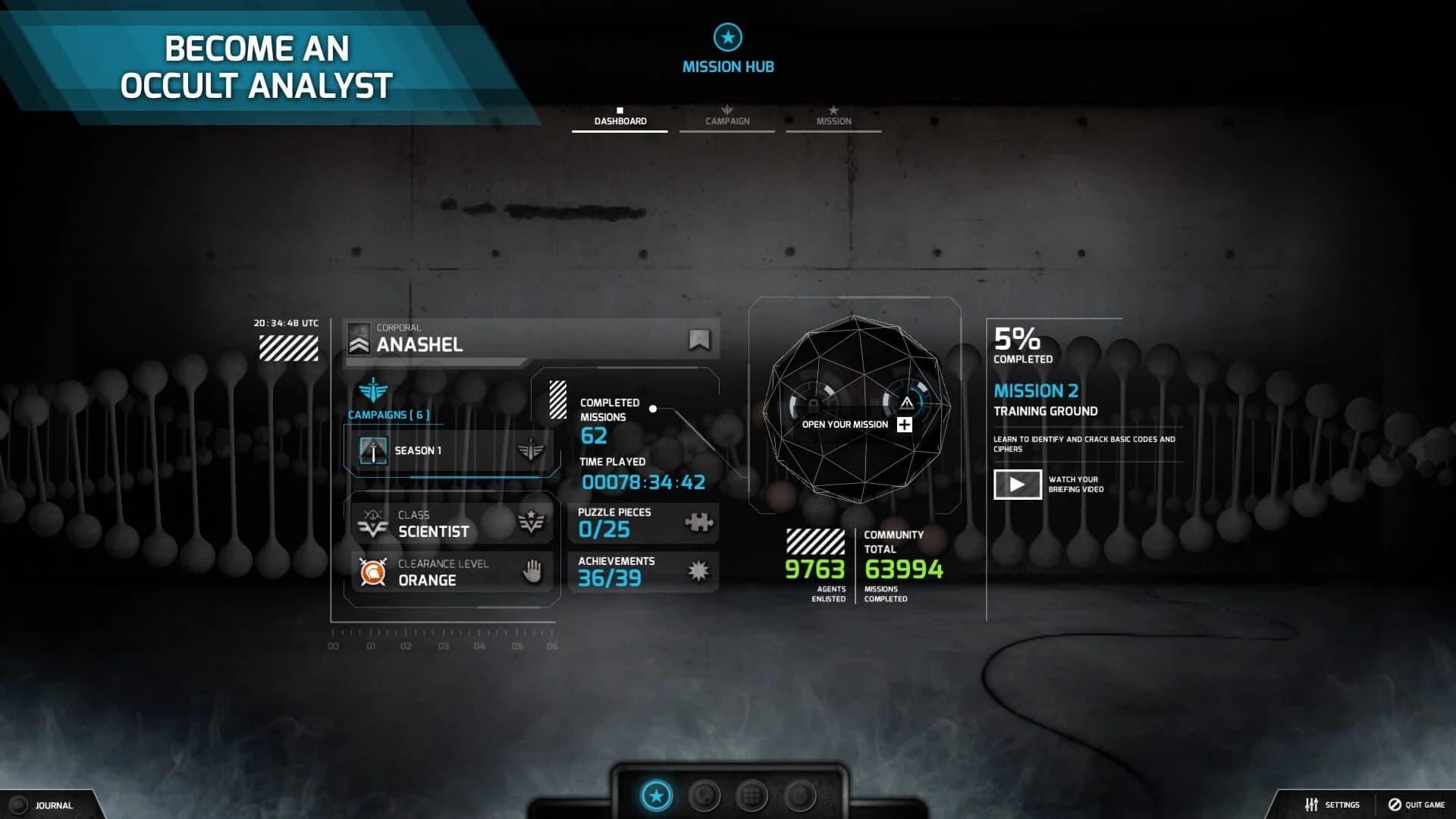Expand the Season 1 campaign entry
The width and height of the screenshot is (1456, 819).
(x=453, y=450)
